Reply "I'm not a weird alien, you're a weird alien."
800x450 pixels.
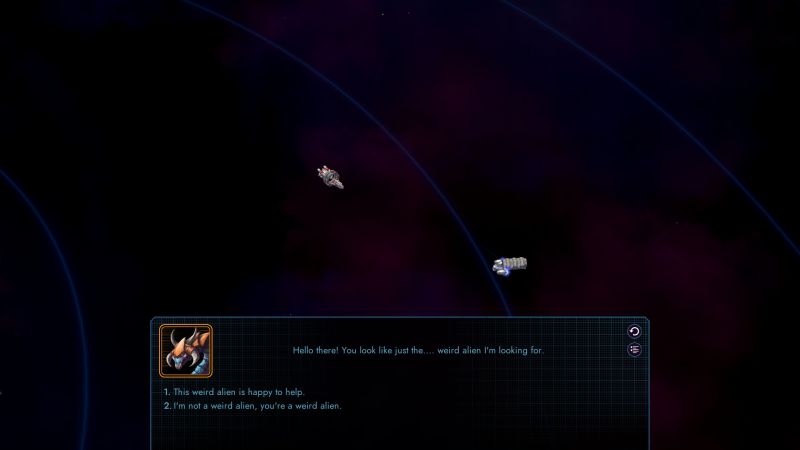point(257,405)
